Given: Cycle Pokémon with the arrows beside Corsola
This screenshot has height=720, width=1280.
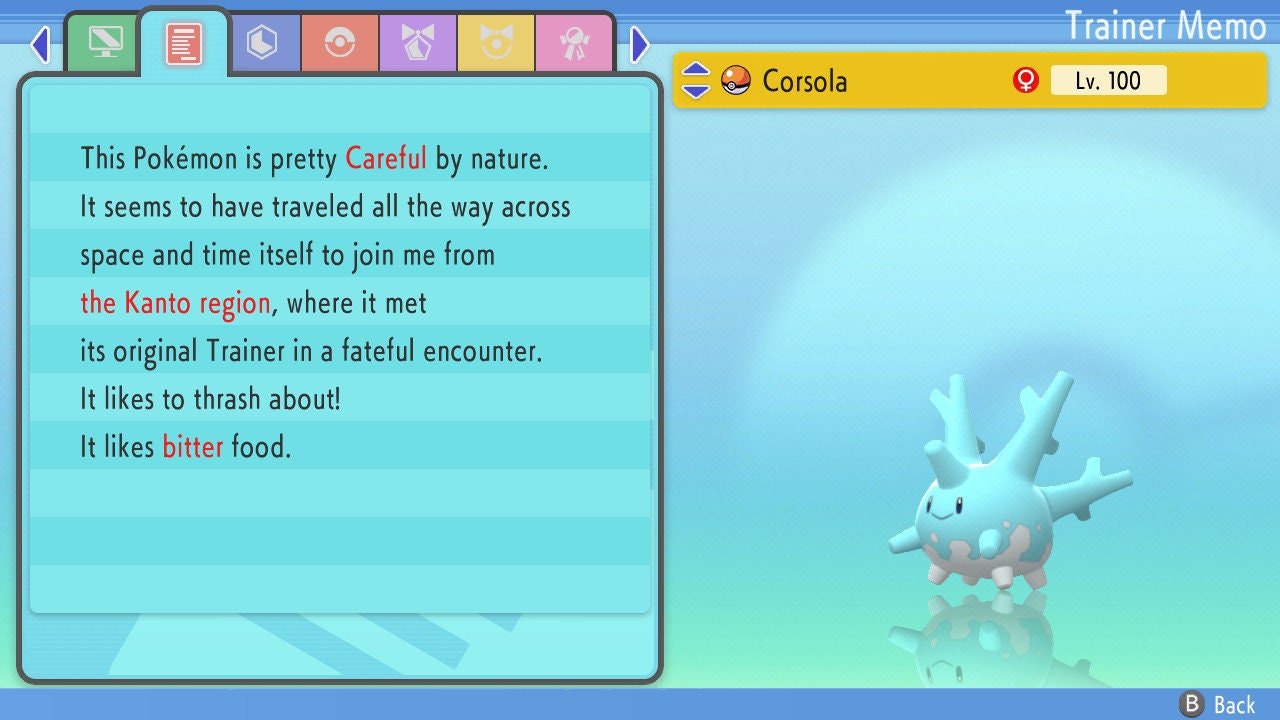Looking at the screenshot, I should [x=696, y=80].
